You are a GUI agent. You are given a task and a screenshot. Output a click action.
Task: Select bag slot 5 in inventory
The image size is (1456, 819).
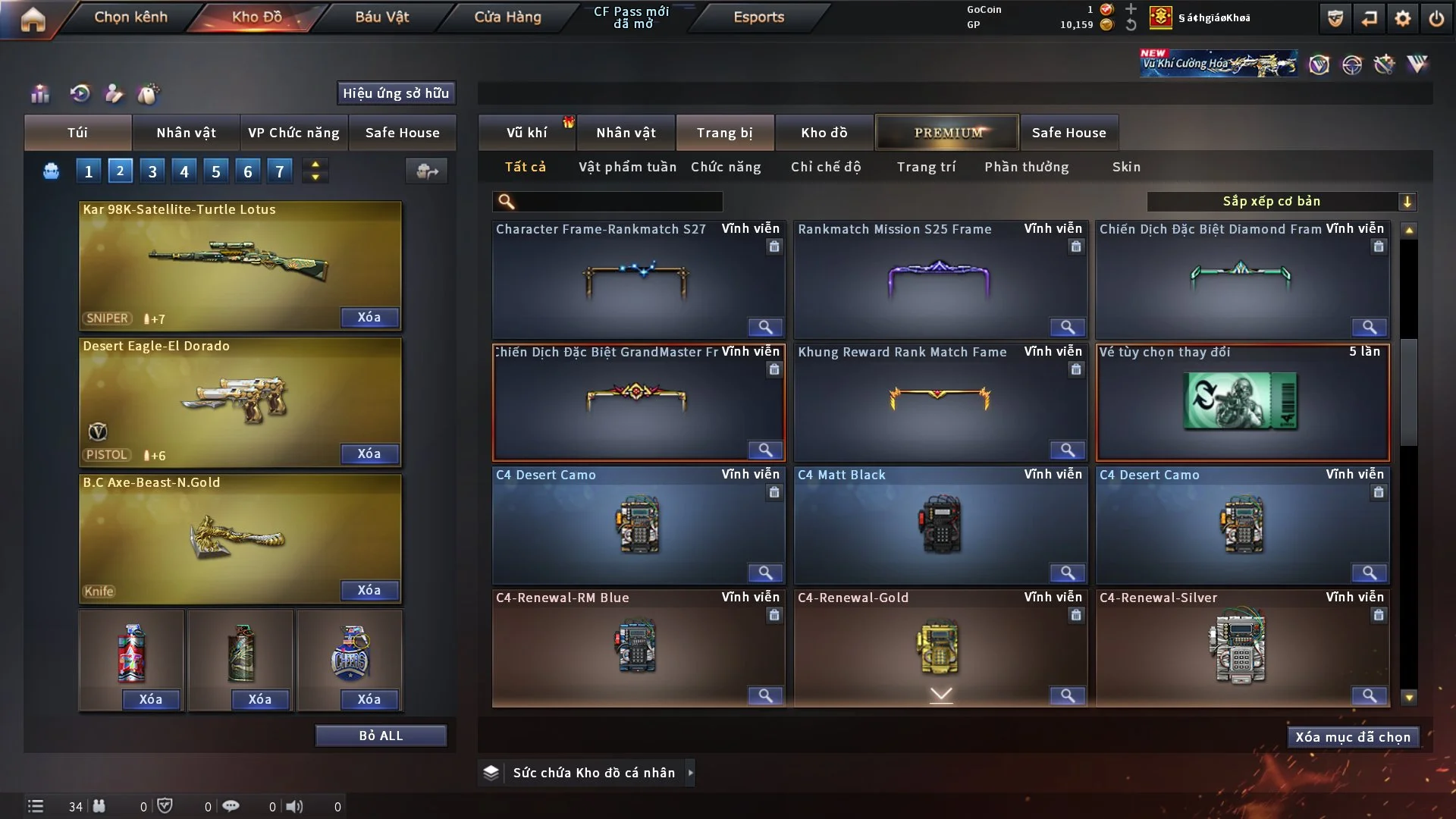(215, 171)
